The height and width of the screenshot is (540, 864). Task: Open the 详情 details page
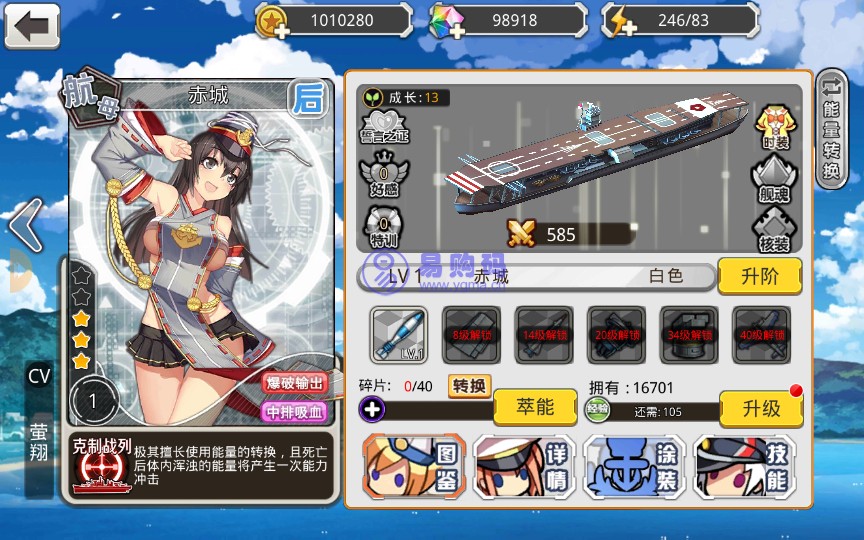523,467
